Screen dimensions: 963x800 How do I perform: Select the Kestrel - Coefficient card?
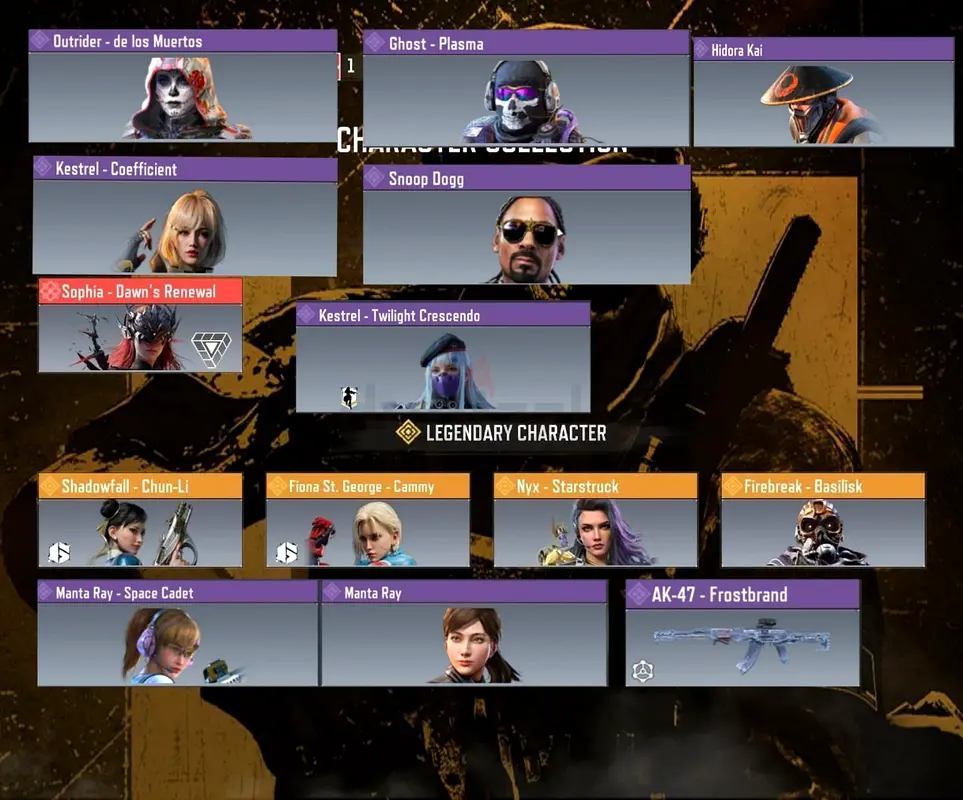[185, 216]
